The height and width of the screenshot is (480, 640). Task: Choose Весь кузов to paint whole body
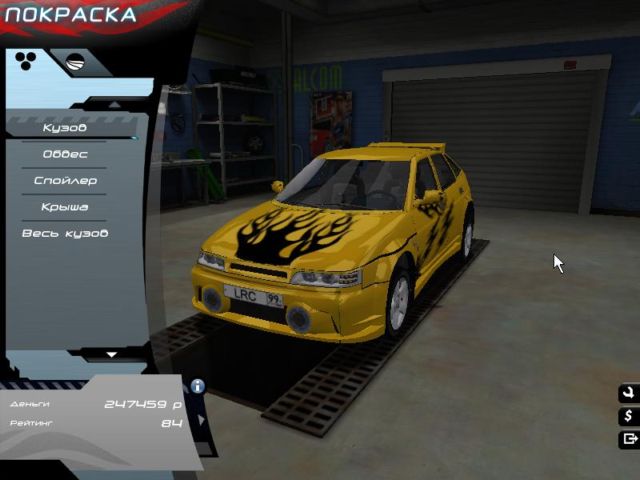tap(65, 233)
